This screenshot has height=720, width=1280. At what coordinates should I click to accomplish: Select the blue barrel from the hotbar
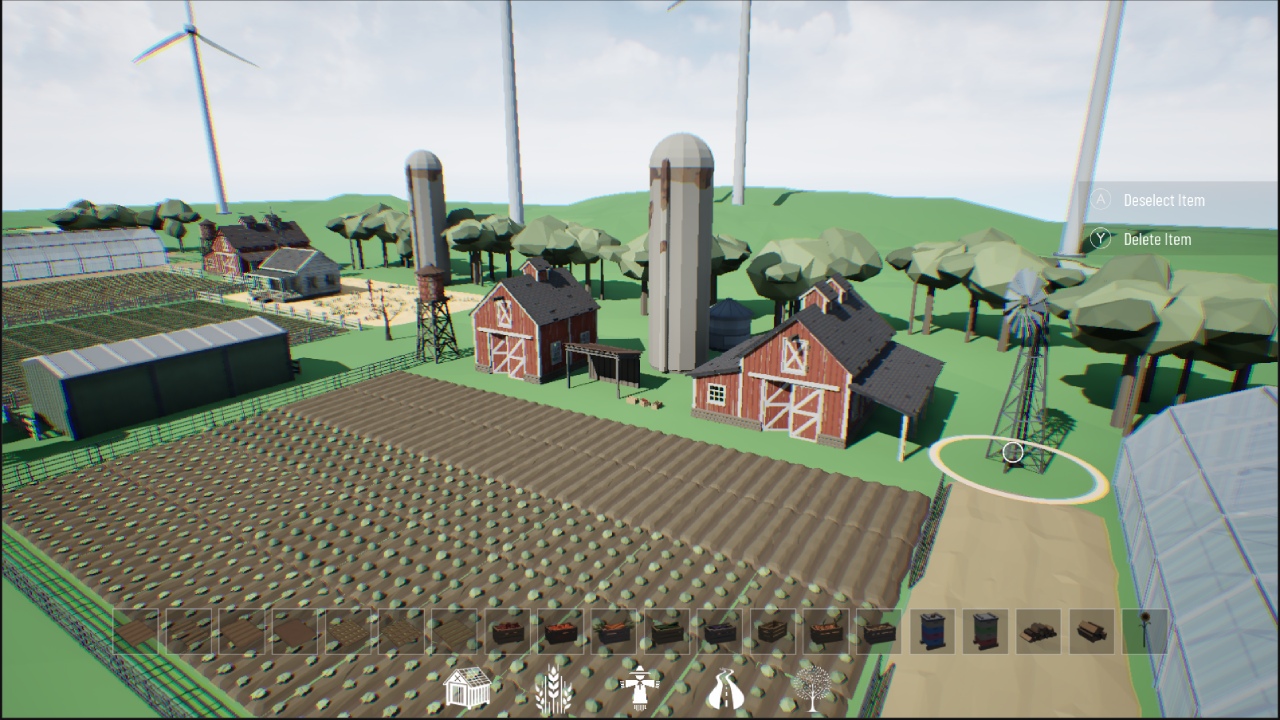click(931, 628)
